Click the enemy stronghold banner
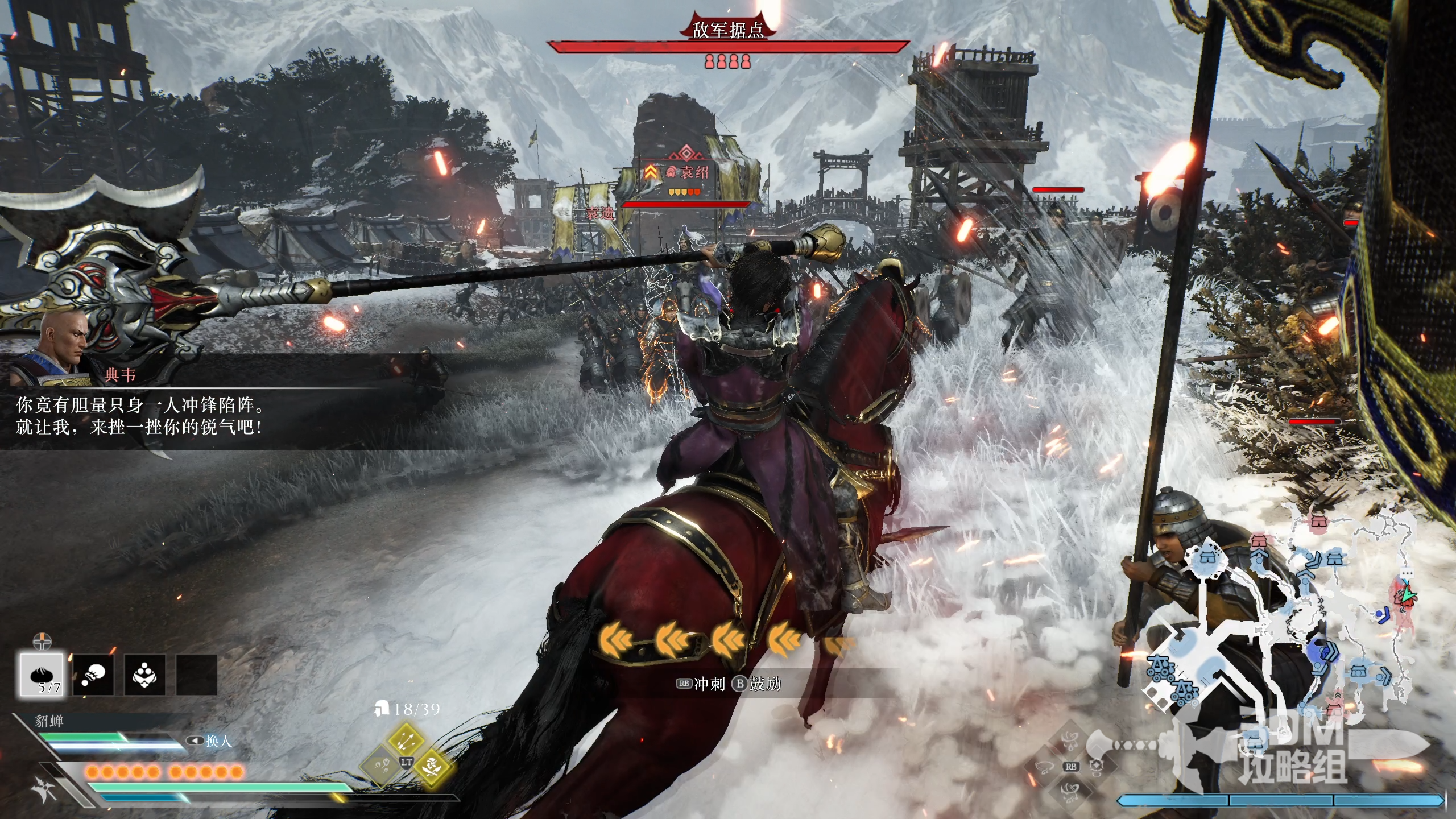Screen dimensions: 1456x819 click(x=728, y=30)
